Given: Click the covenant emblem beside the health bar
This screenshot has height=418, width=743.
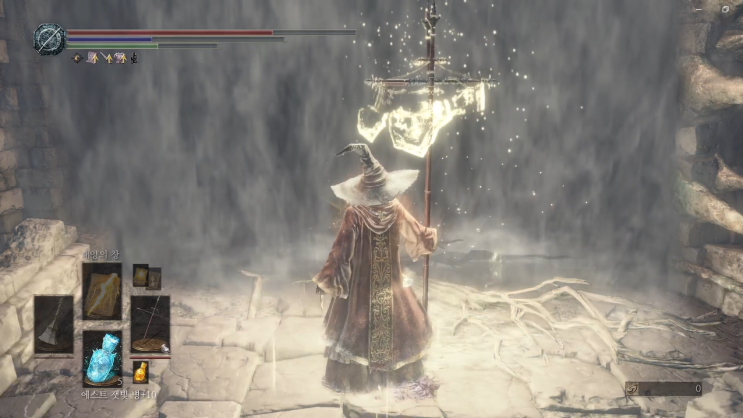Looking at the screenshot, I should coord(47,38).
